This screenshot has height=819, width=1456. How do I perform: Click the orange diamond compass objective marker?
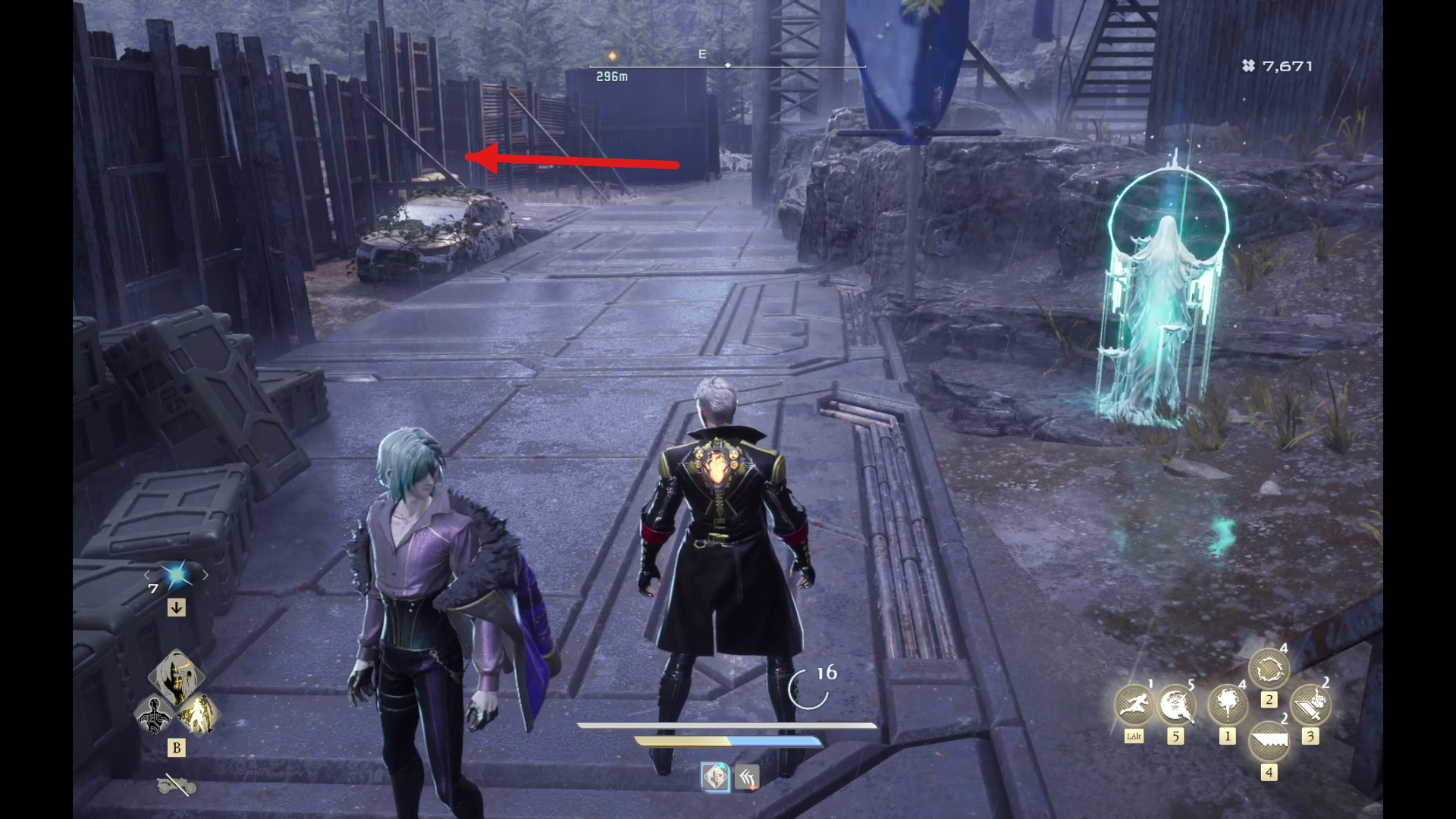click(612, 56)
